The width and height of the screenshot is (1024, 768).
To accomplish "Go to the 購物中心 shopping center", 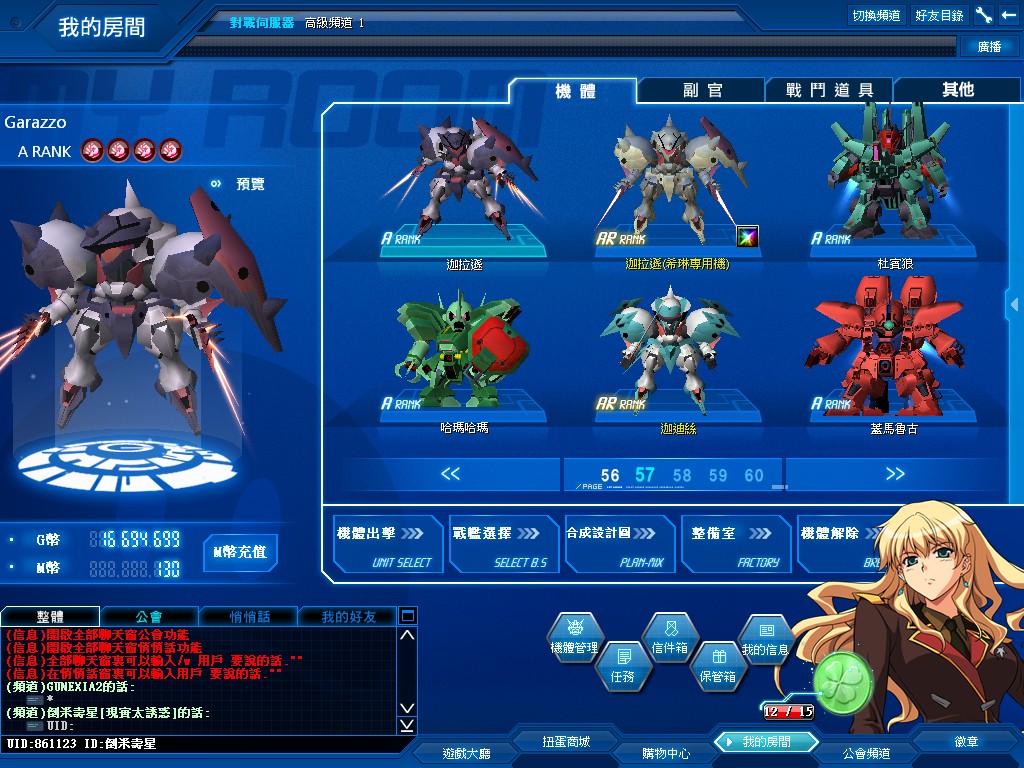I will [665, 753].
